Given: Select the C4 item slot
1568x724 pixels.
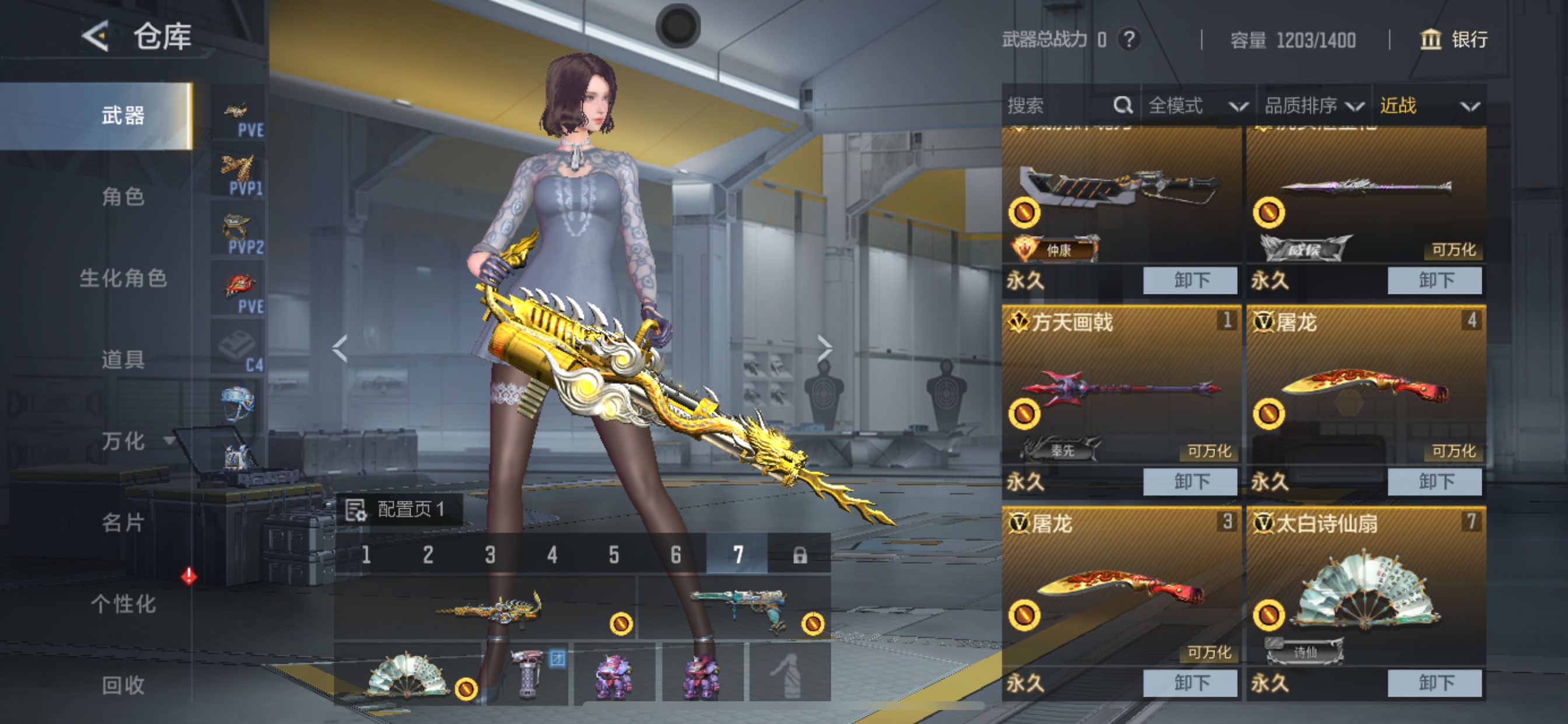Looking at the screenshot, I should click(237, 348).
